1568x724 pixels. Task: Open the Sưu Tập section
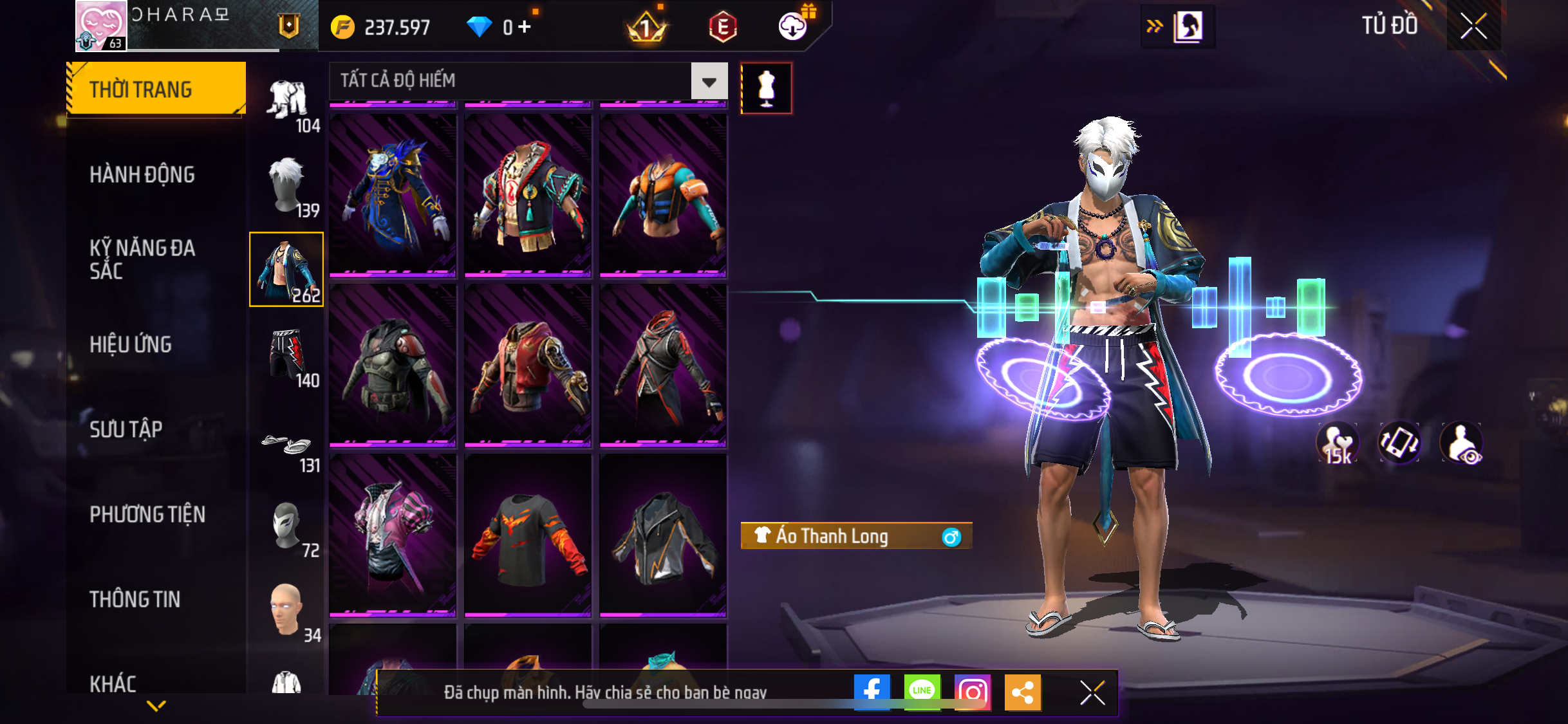[x=126, y=429]
